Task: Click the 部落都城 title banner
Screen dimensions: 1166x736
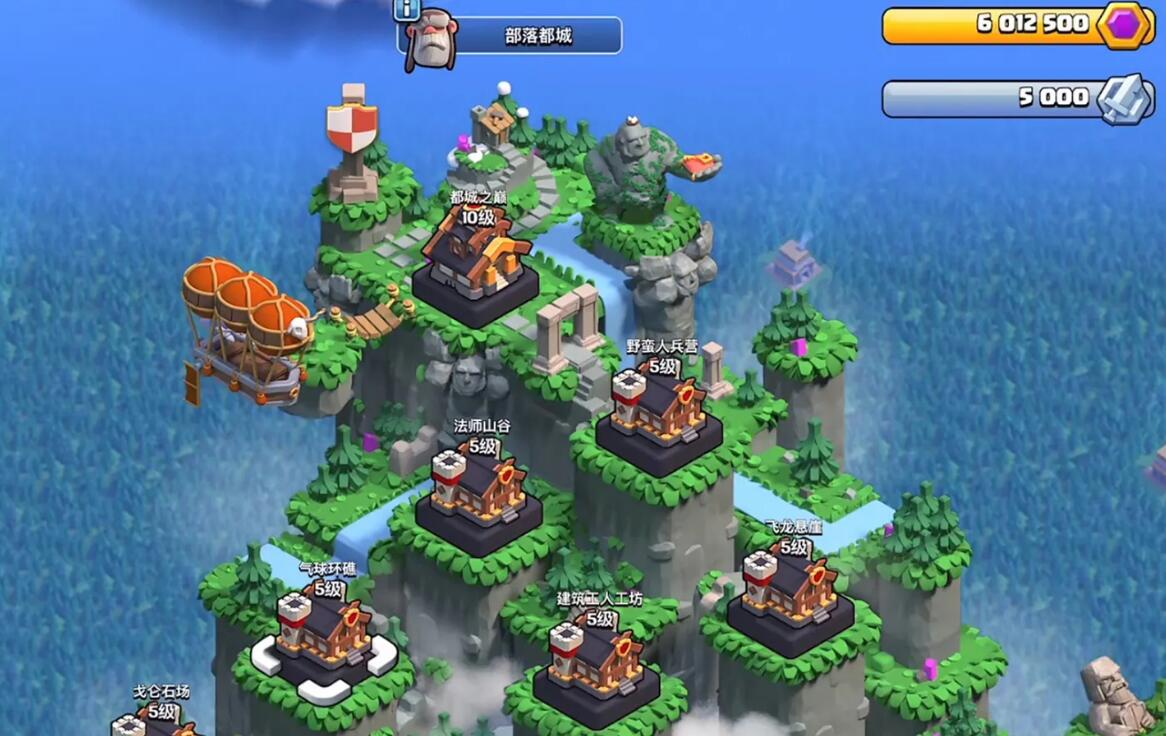Action: 538,36
